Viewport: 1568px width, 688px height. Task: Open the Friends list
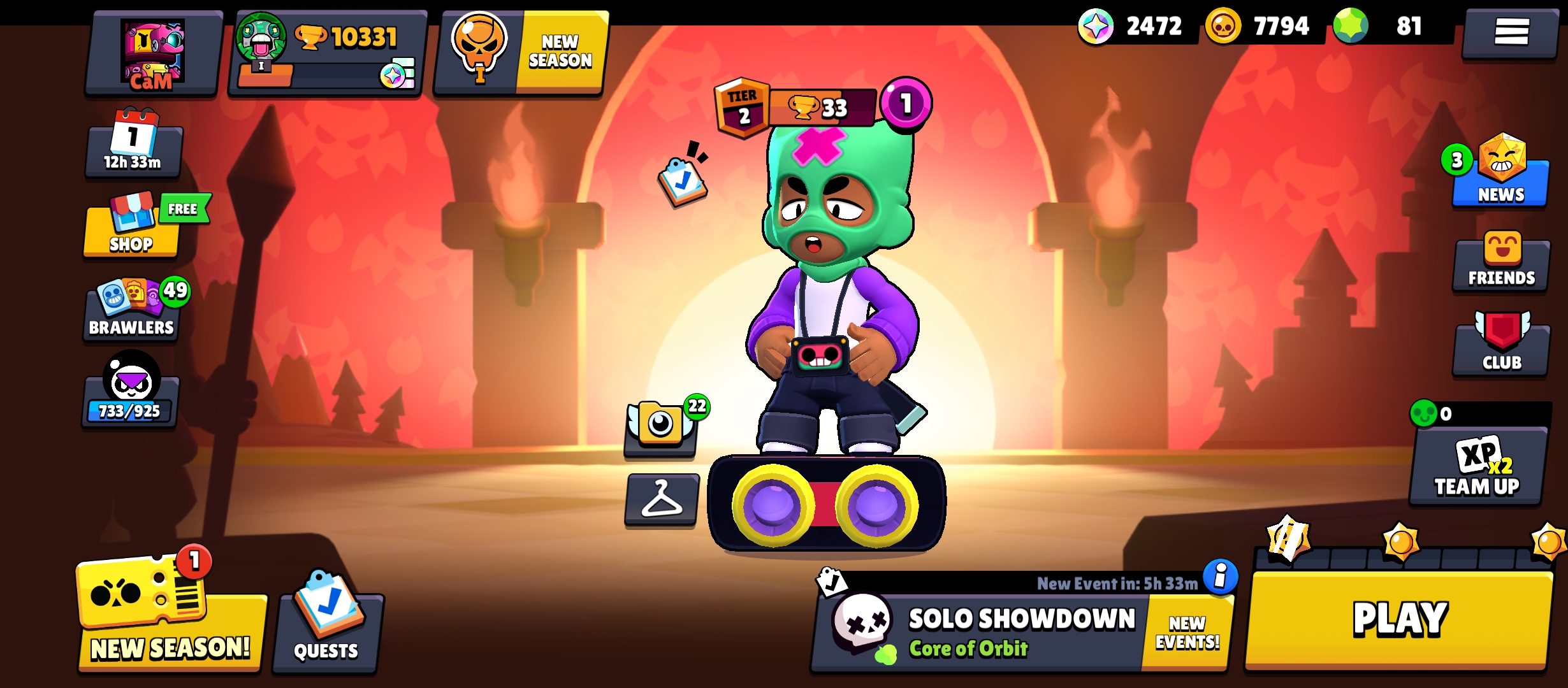point(1501,262)
